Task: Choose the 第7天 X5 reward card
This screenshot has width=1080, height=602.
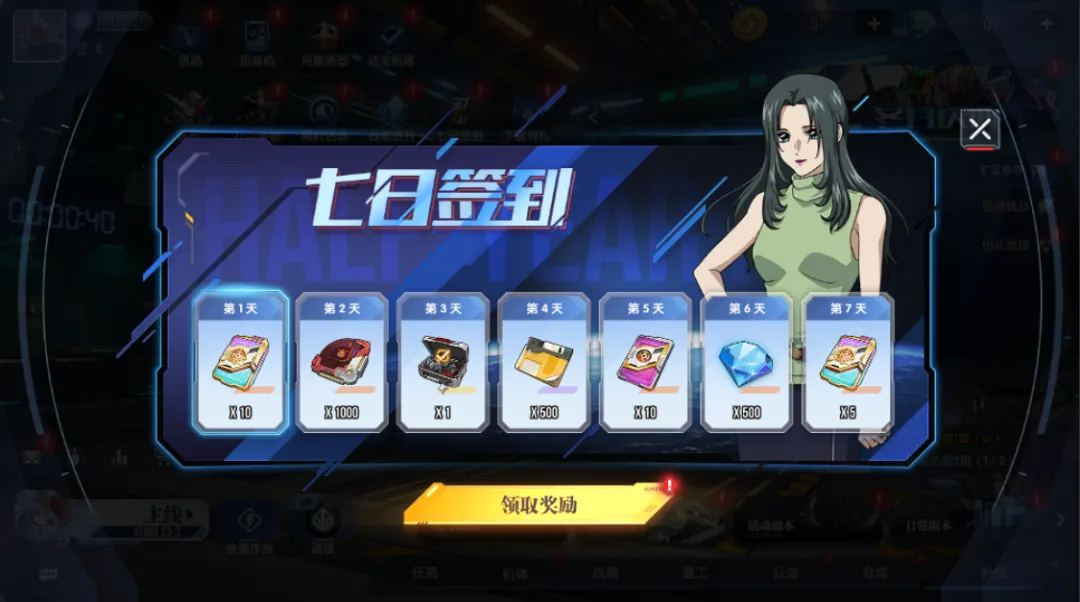Action: tap(848, 362)
